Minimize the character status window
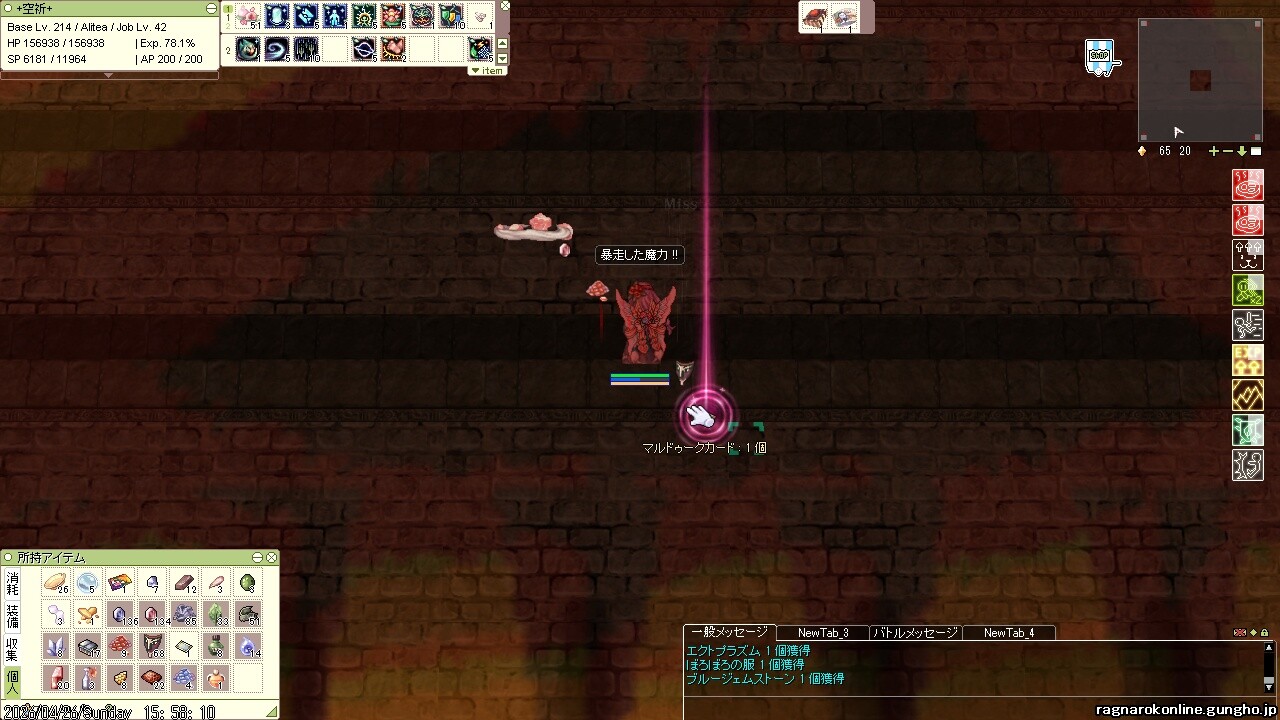The image size is (1280, 720). pos(211,8)
